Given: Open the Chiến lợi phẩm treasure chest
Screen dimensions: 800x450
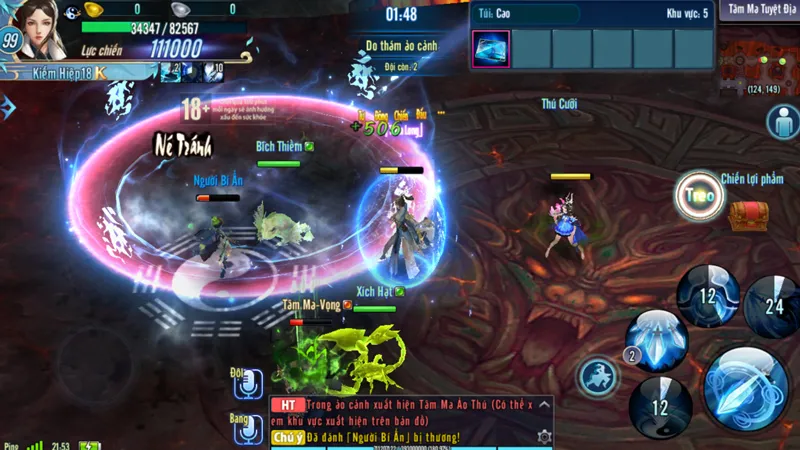Looking at the screenshot, I should (x=747, y=214).
